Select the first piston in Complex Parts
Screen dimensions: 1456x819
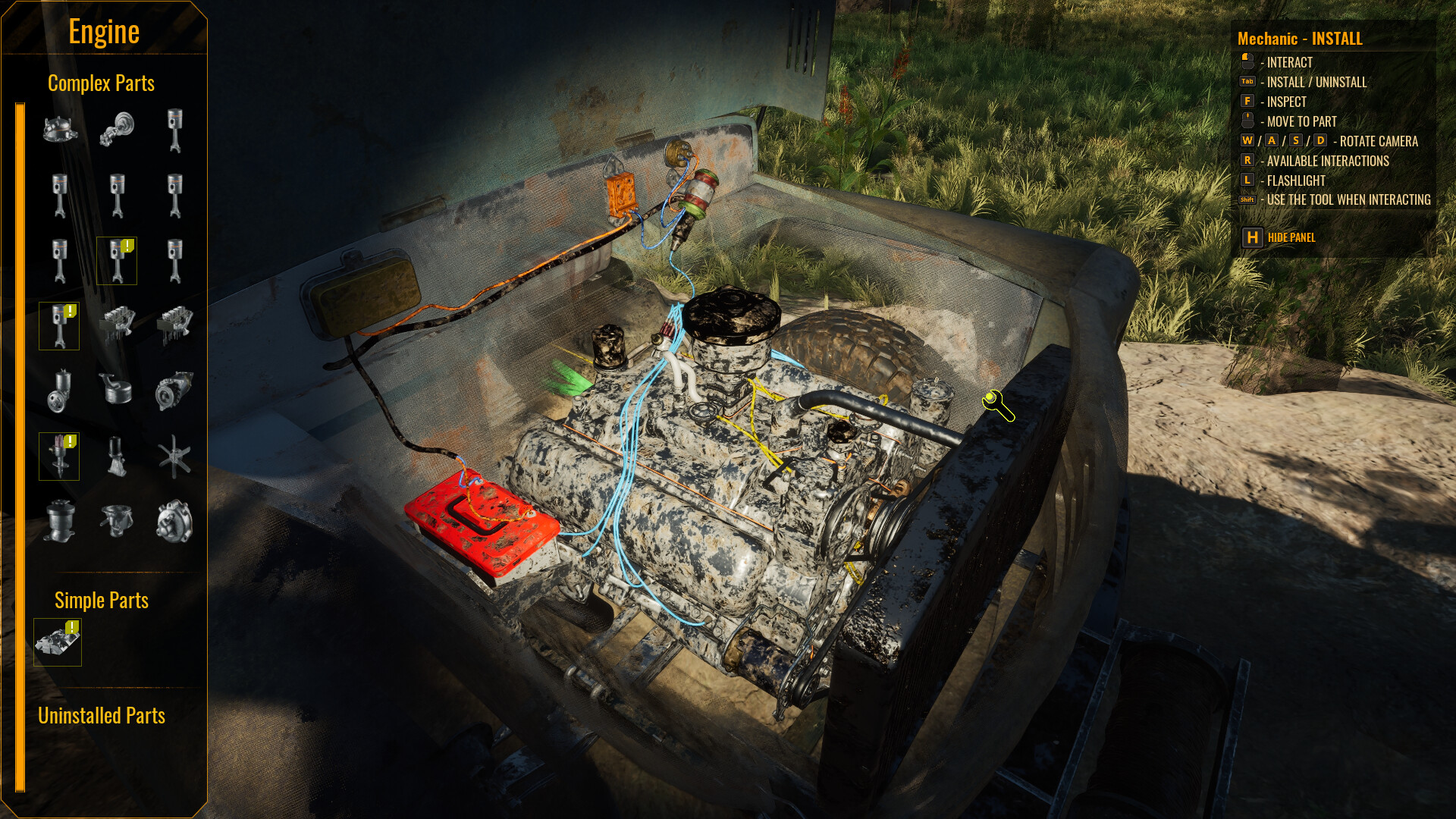[x=176, y=130]
